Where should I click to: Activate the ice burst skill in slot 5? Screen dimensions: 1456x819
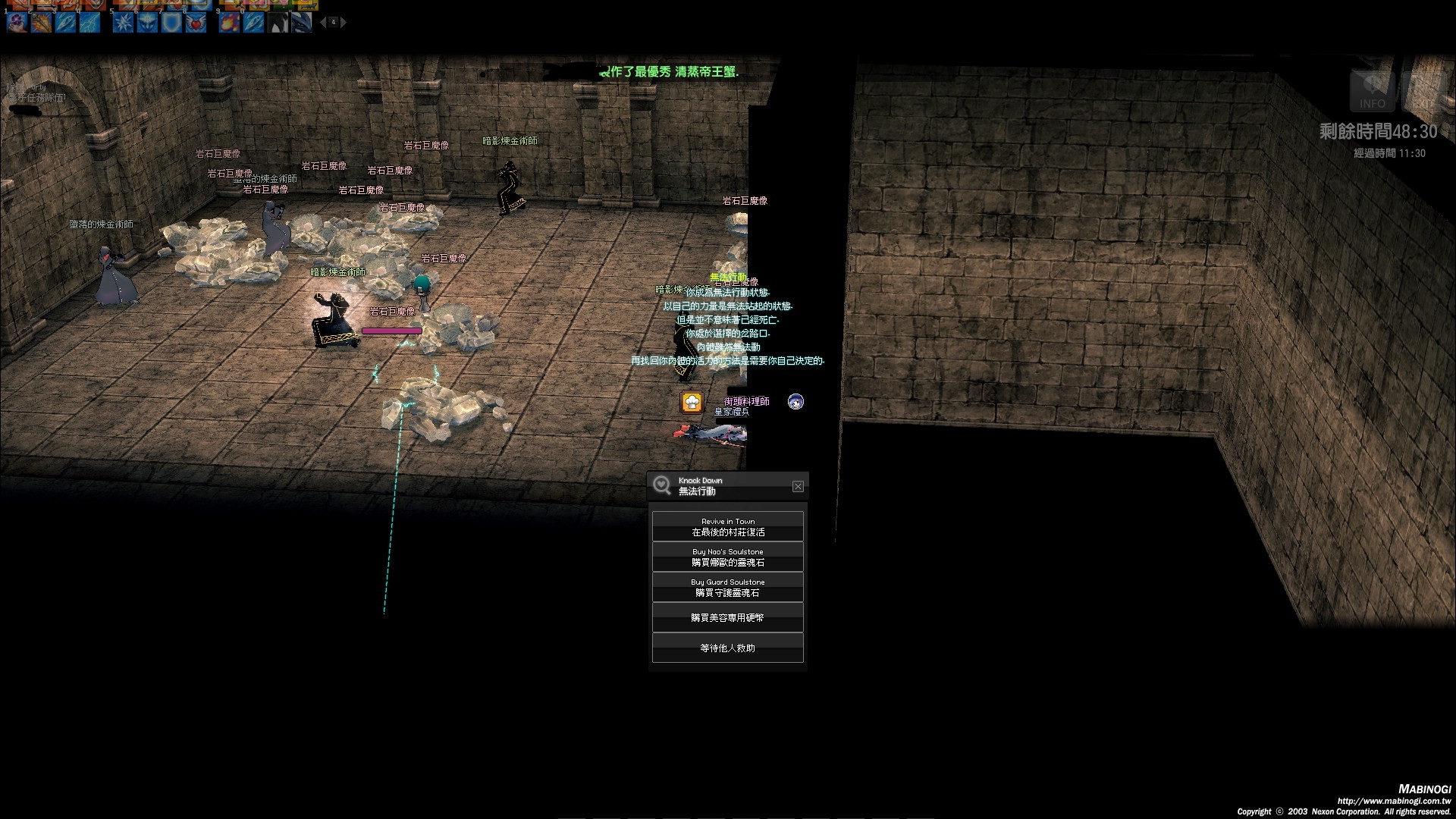click(x=123, y=23)
